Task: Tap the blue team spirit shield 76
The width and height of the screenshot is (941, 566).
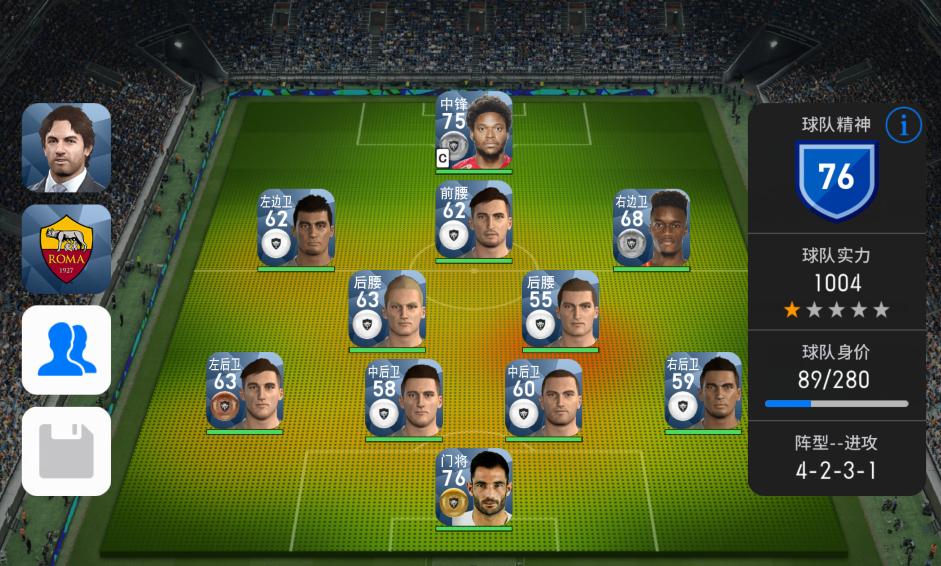Action: [836, 179]
